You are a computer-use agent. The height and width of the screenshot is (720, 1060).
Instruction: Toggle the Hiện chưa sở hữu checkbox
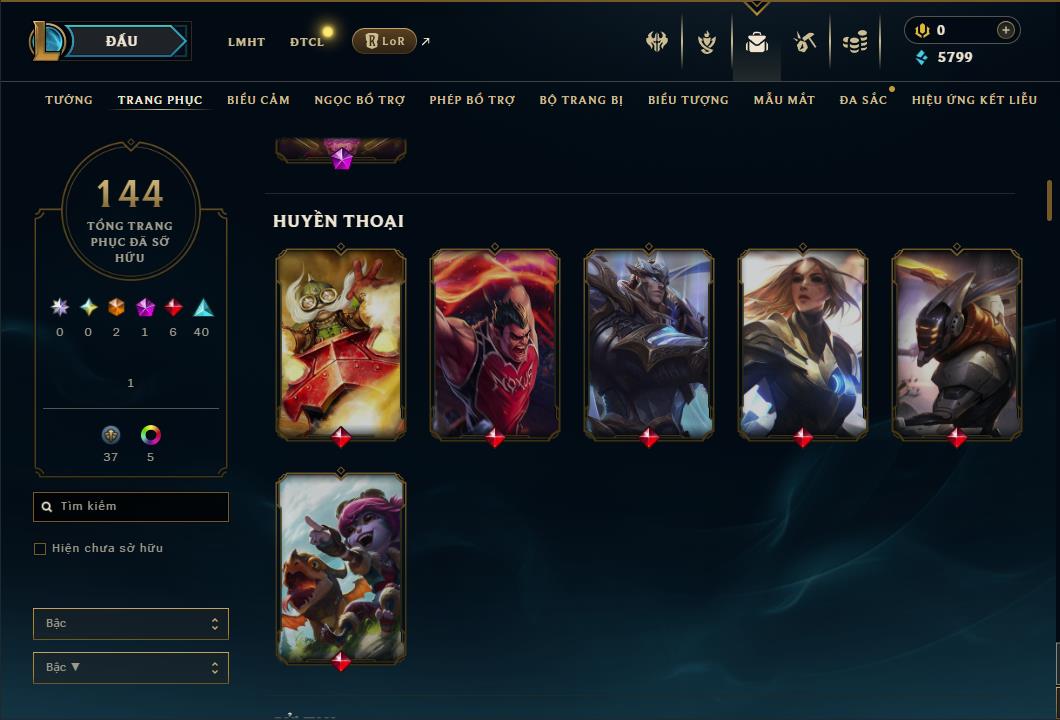pyautogui.click(x=40, y=548)
